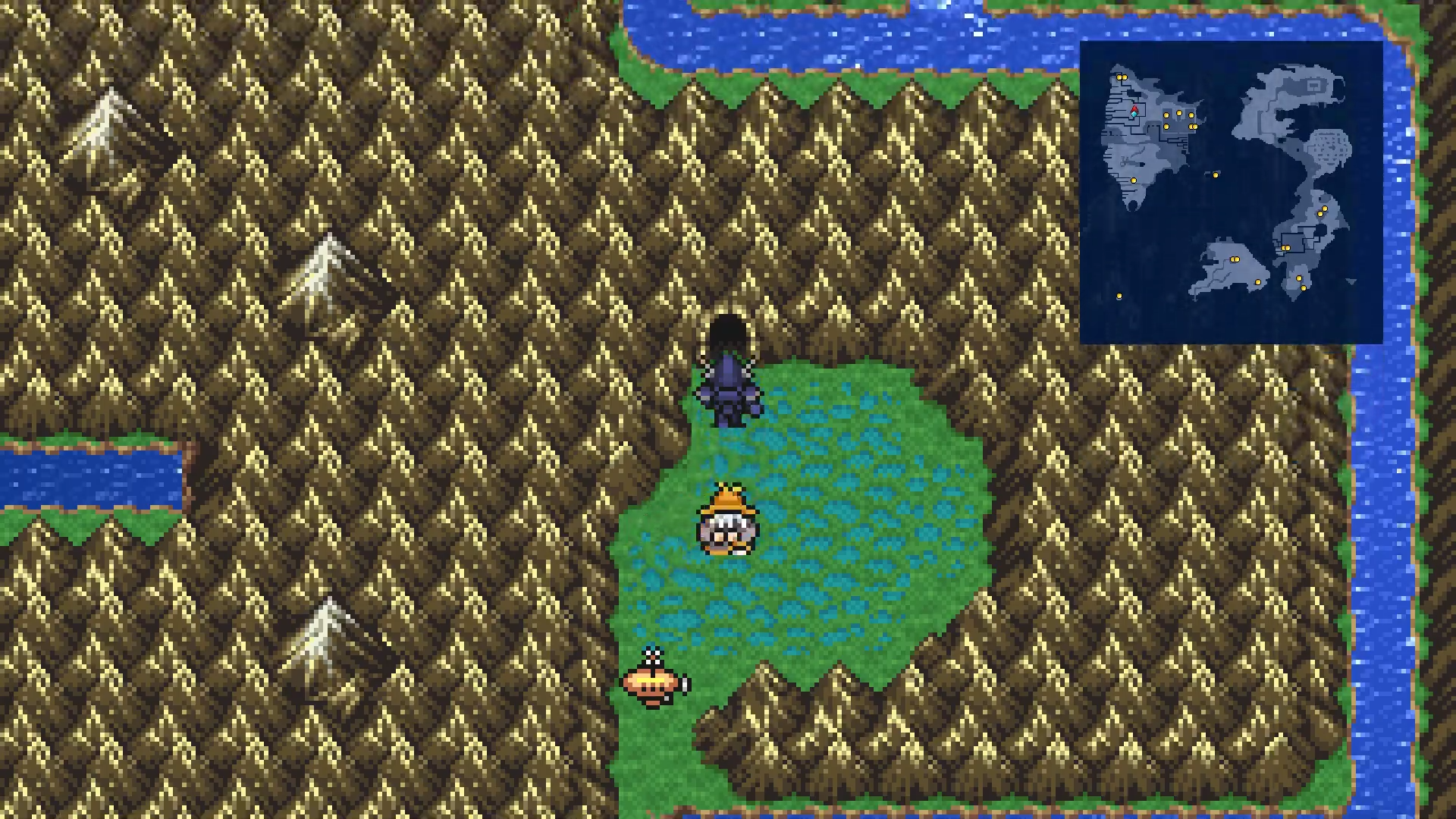
Task: Click the cluster of yellow markers near the walled castle region
Action: pos(1179,119)
